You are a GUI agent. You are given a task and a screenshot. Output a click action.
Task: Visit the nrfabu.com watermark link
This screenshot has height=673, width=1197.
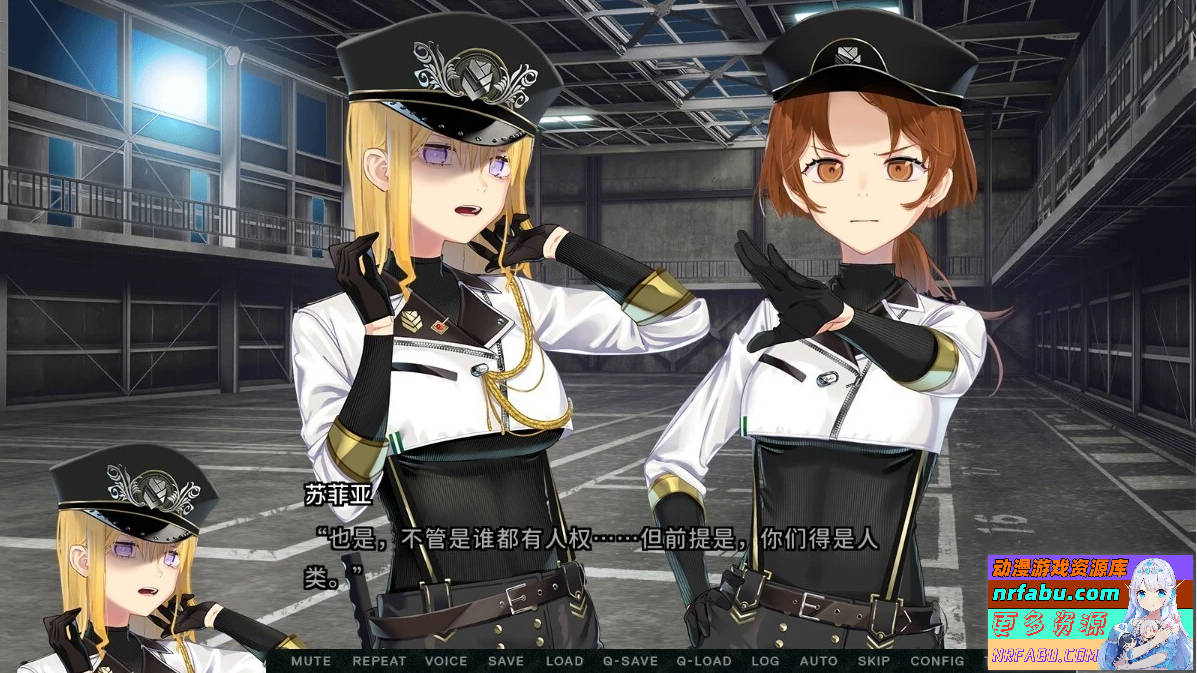tap(1056, 593)
